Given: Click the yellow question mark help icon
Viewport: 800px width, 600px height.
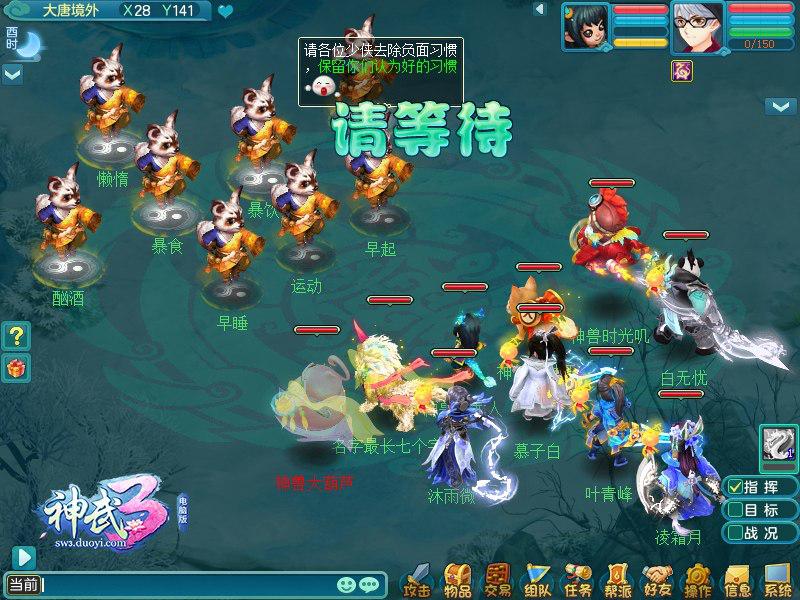Looking at the screenshot, I should [16, 334].
